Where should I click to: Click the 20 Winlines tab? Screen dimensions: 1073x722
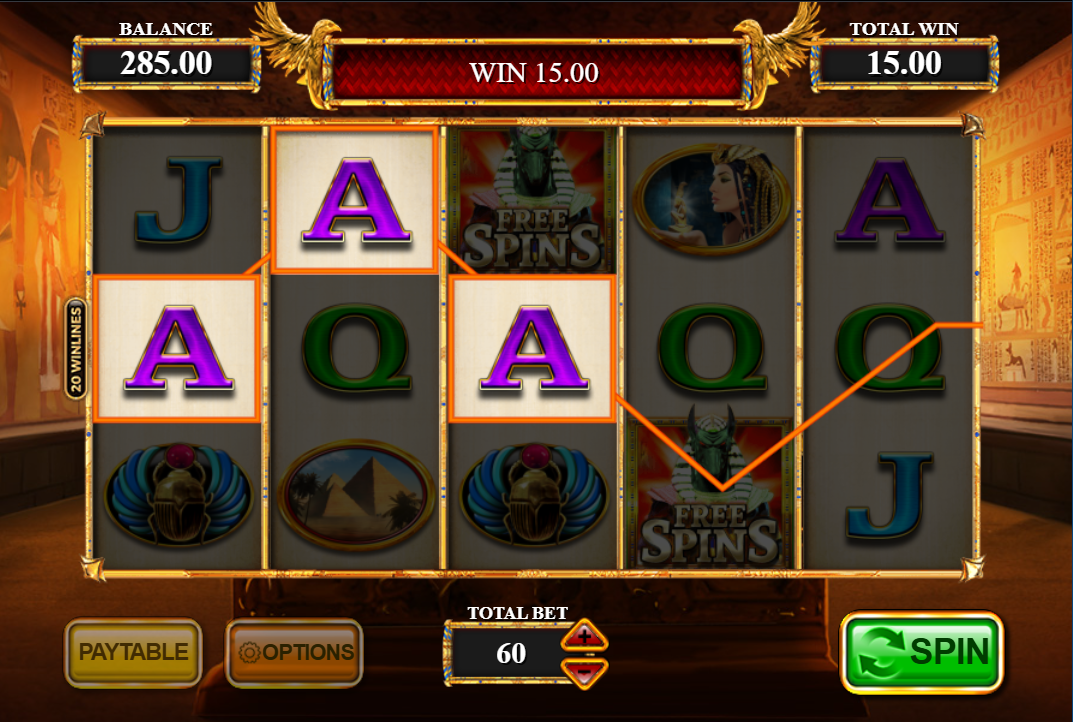(x=76, y=349)
